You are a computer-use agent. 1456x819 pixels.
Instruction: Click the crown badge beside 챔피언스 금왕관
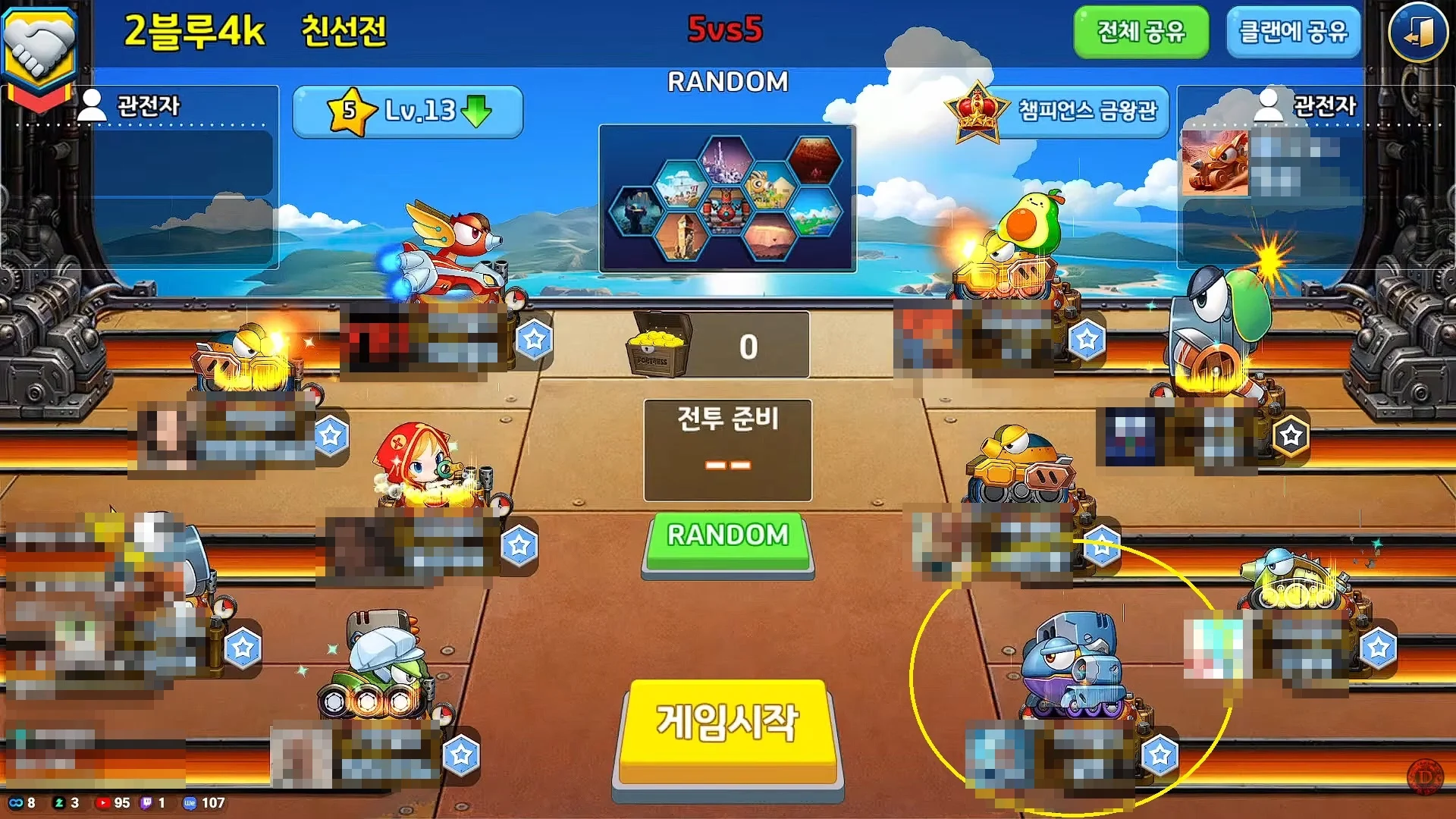975,108
